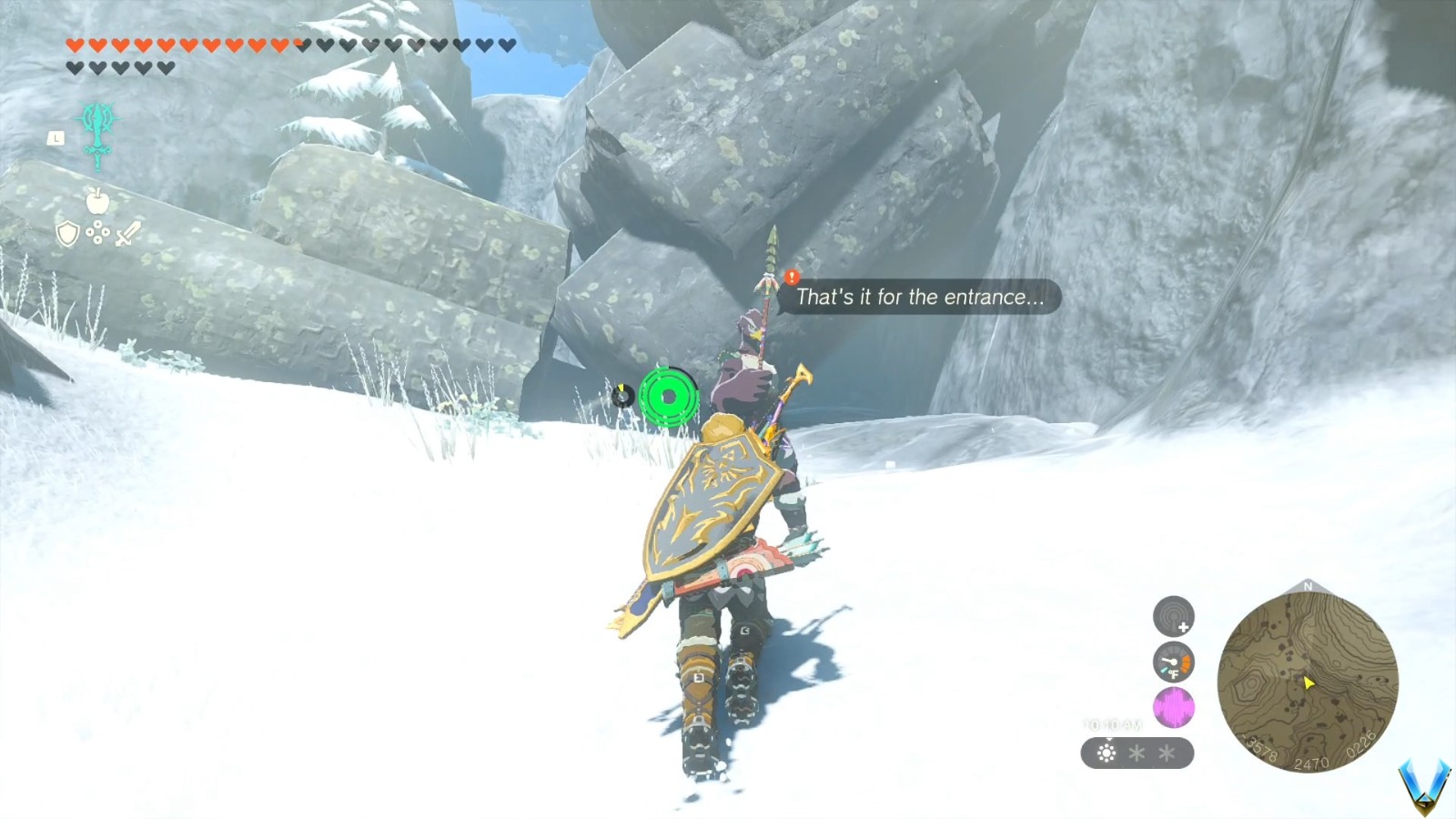Click the red exclamation icon beside the dialogue
This screenshot has height=819, width=1456.
[x=791, y=276]
